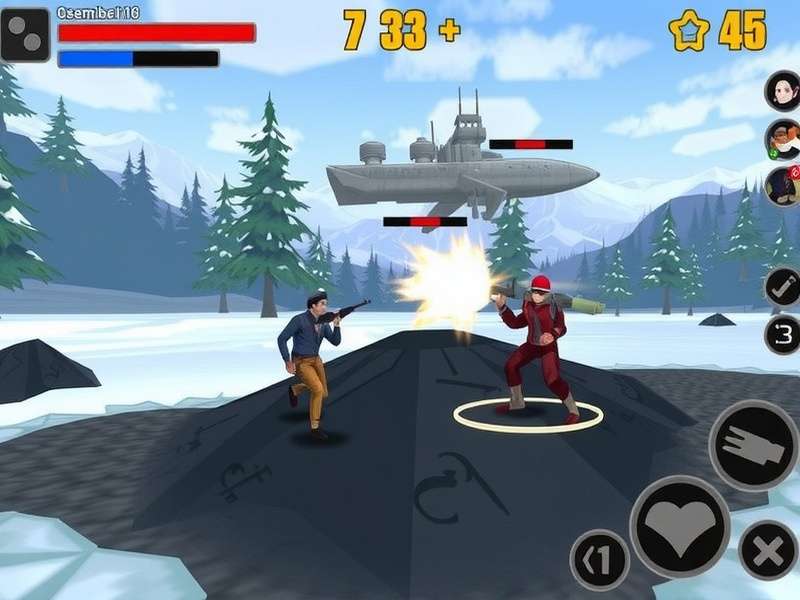Click the checkmark button
The width and height of the screenshot is (800, 600).
coord(782,286)
